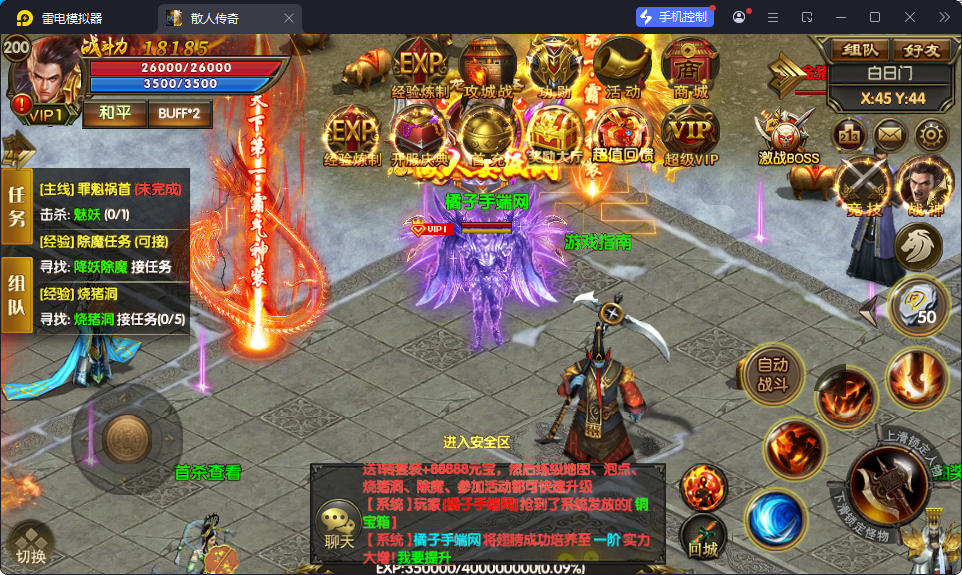The image size is (962, 575).
Task: Open the 激战BOSS panel
Action: pos(787,135)
